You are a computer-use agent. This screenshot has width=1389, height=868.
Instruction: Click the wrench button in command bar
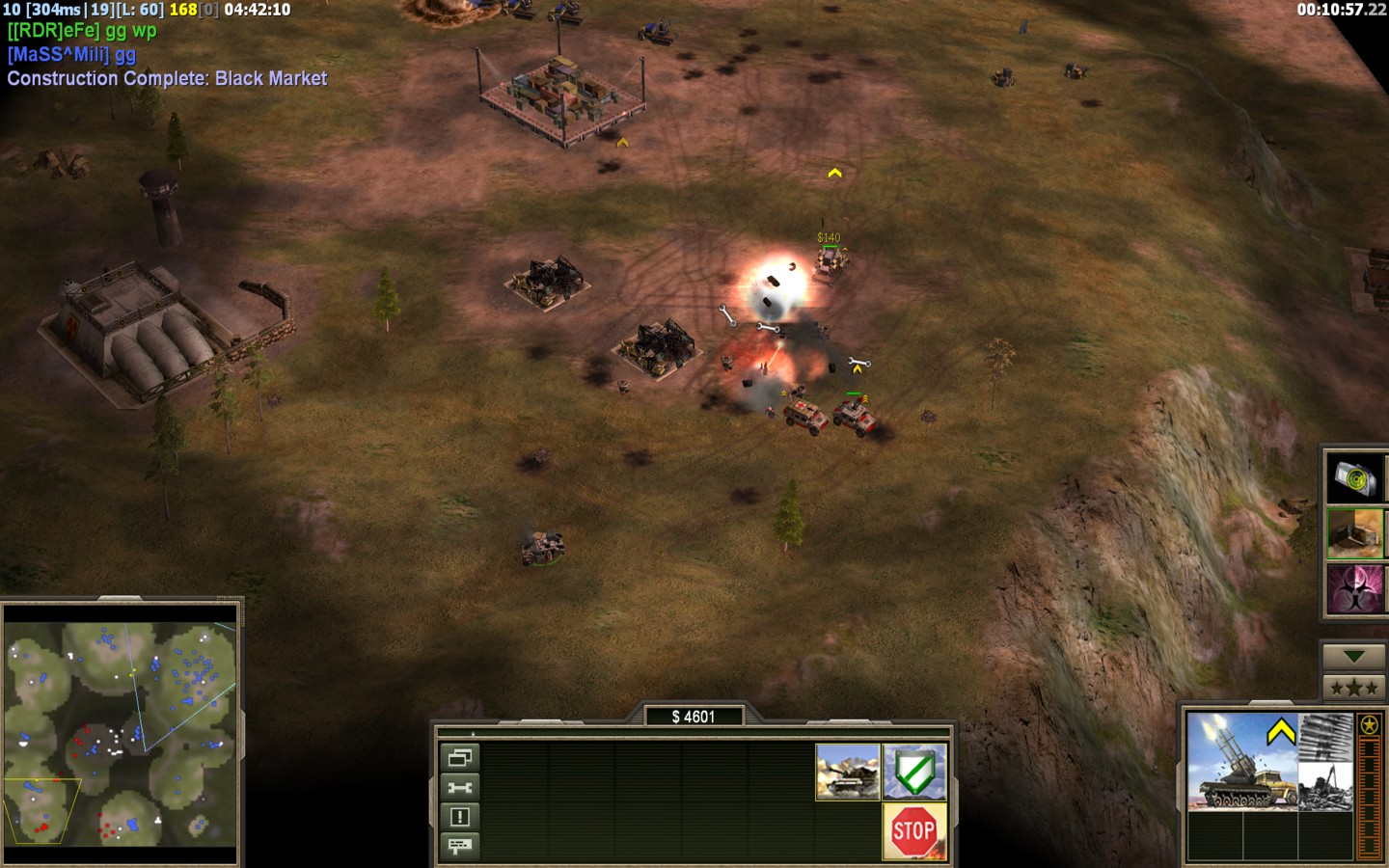coord(459,788)
